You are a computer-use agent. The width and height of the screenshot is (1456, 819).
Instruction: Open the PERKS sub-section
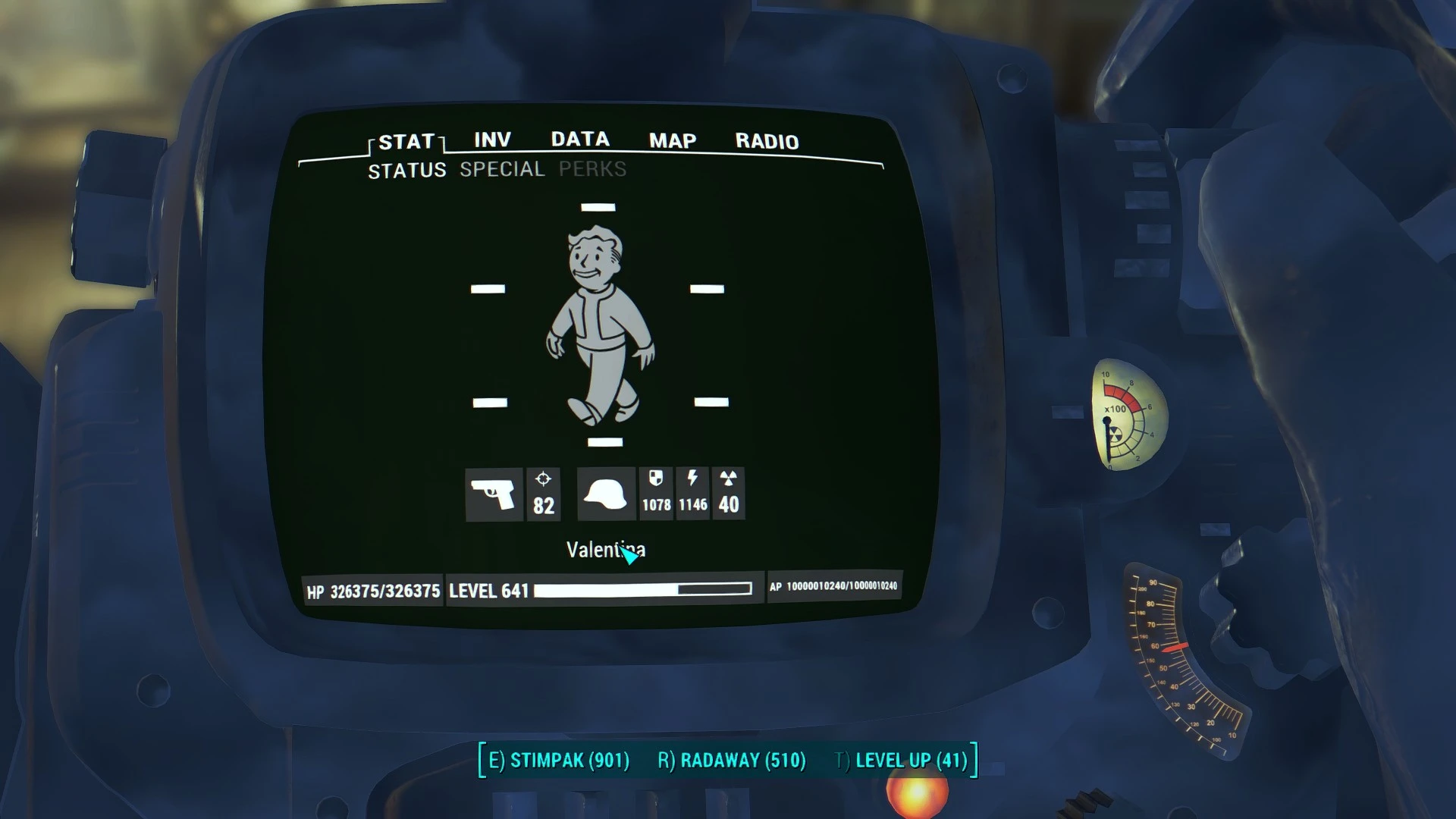(x=591, y=169)
